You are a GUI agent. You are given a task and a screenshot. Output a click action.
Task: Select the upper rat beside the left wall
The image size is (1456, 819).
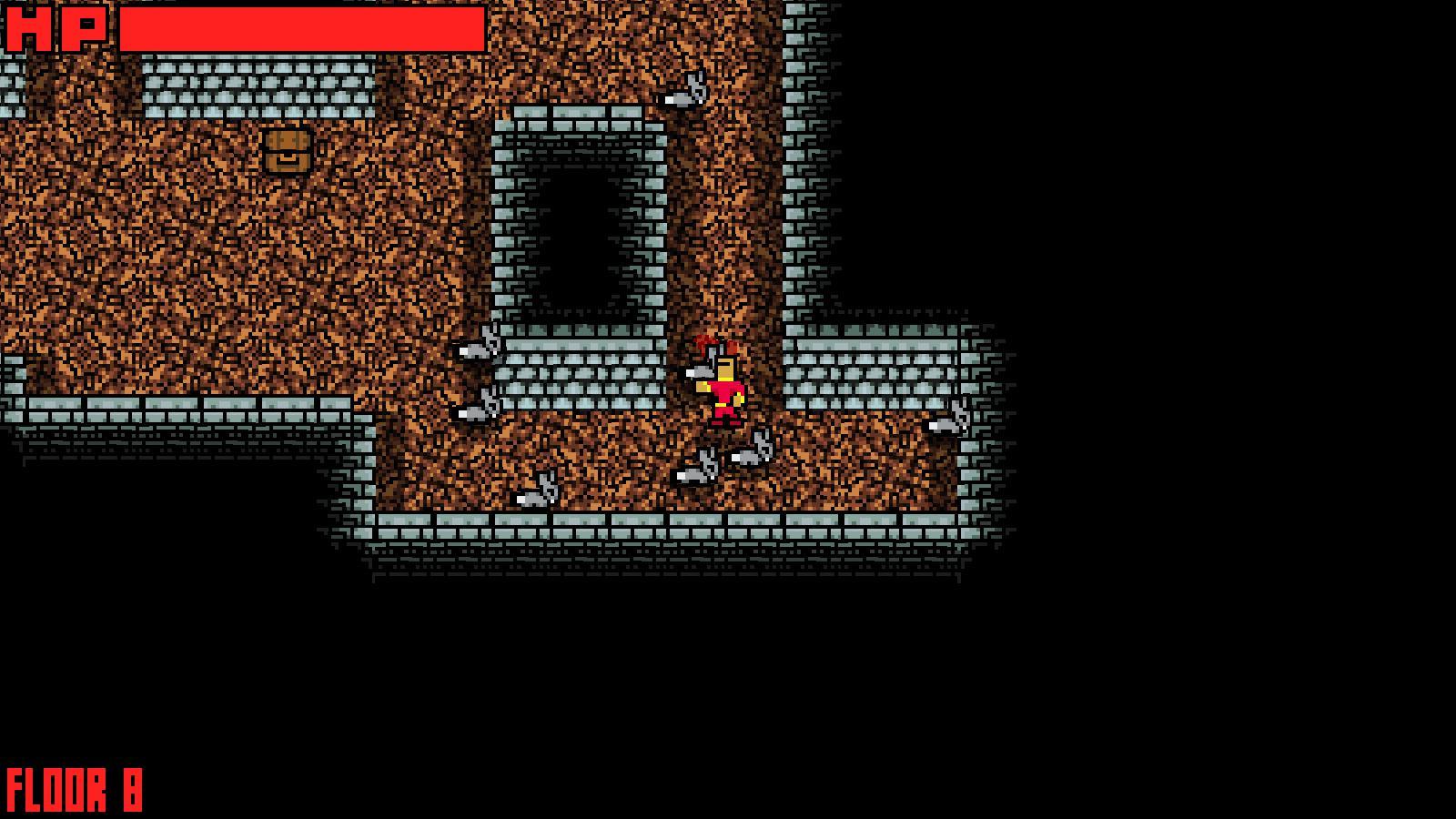point(476,349)
